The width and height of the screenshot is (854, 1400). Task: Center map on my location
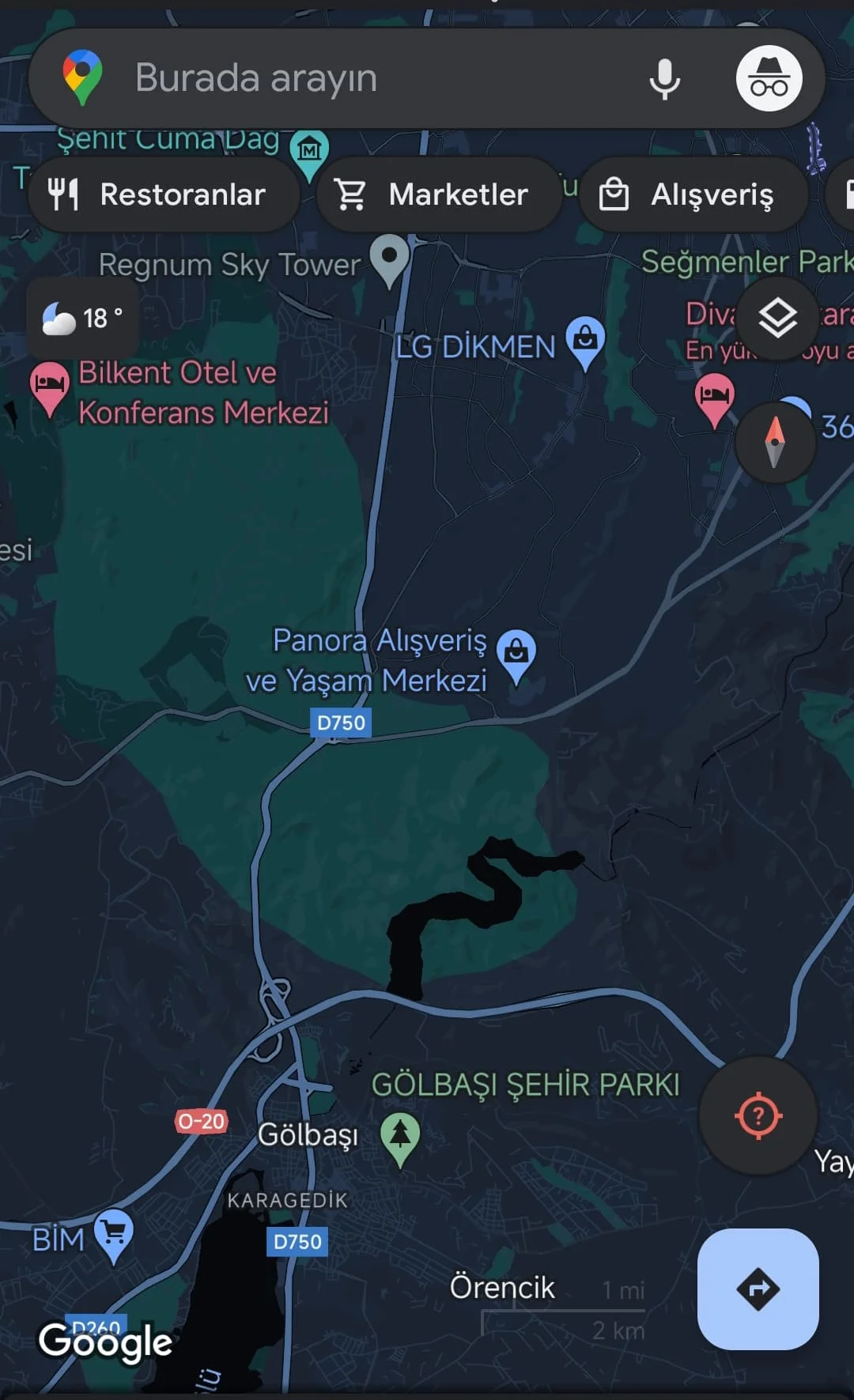758,1115
